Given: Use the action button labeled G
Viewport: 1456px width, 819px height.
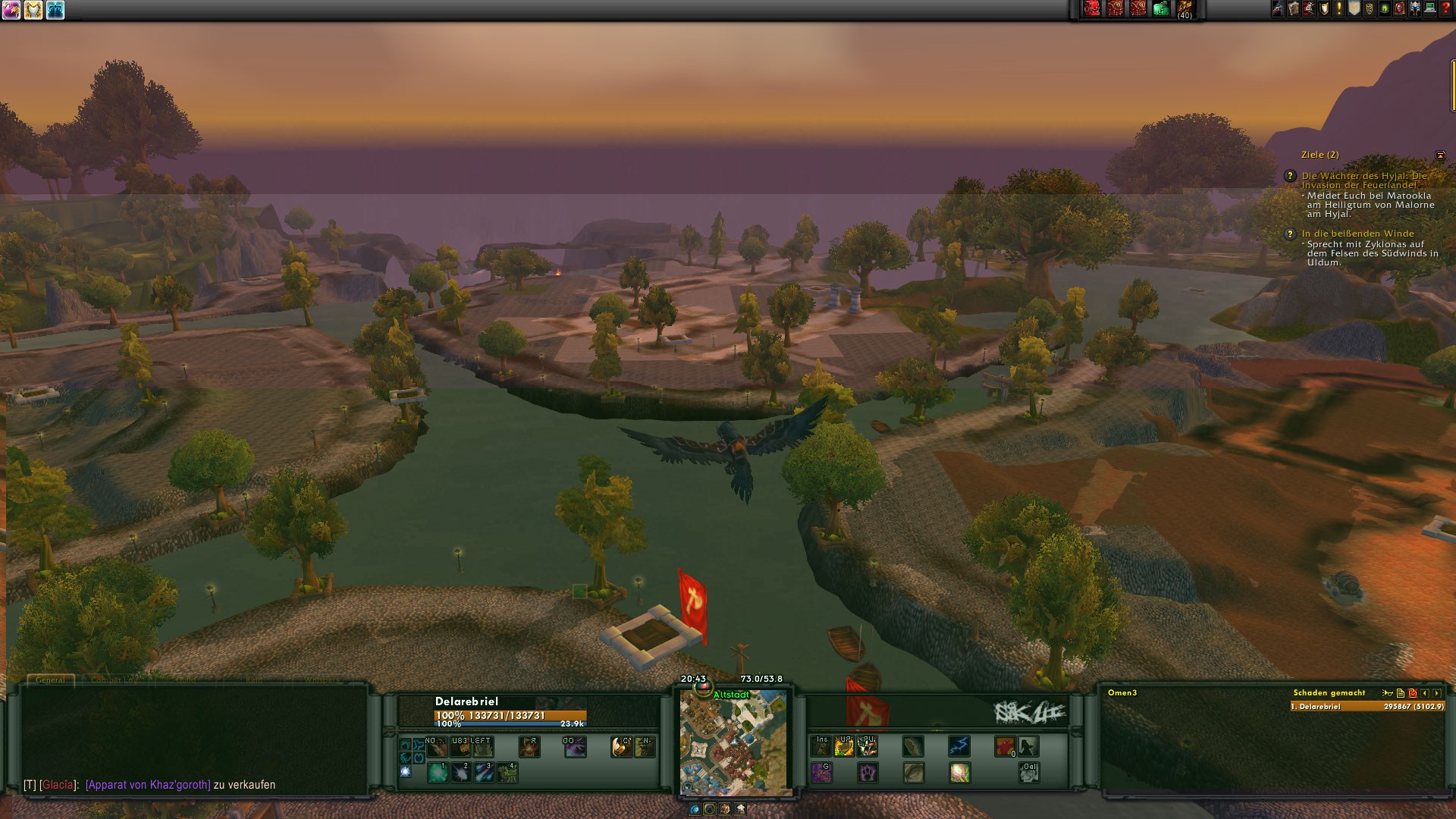Looking at the screenshot, I should (821, 772).
